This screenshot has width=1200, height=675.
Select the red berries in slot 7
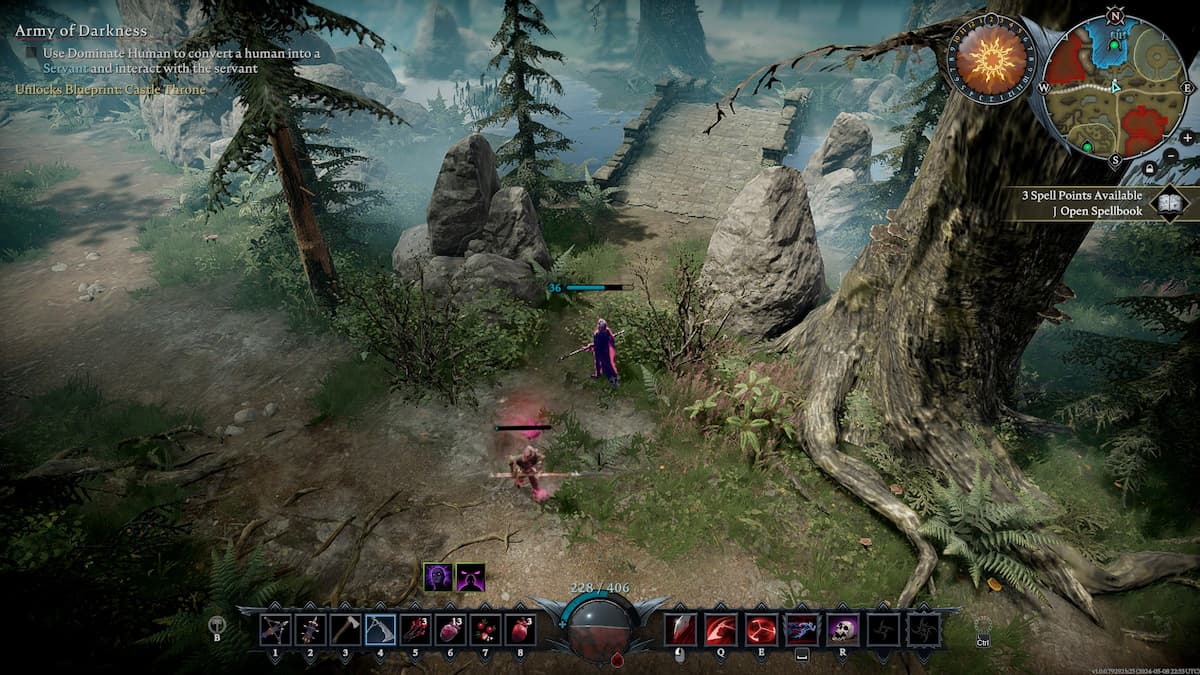click(485, 629)
